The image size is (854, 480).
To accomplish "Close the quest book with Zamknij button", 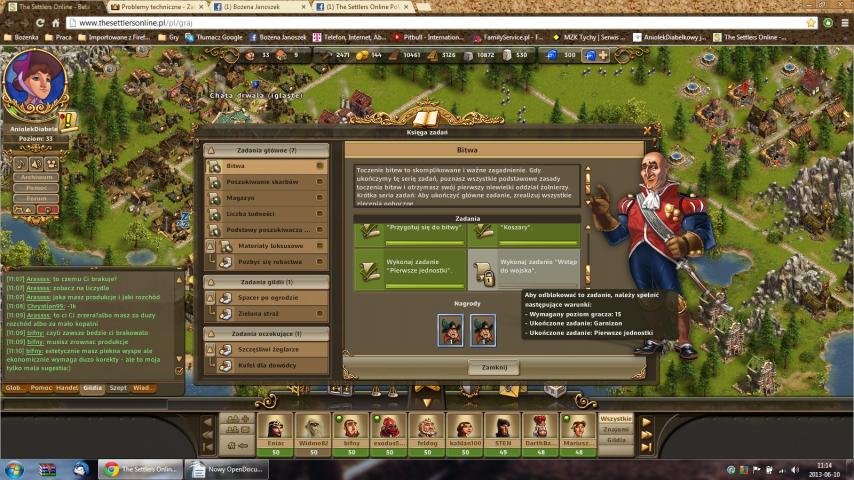I will pos(494,367).
